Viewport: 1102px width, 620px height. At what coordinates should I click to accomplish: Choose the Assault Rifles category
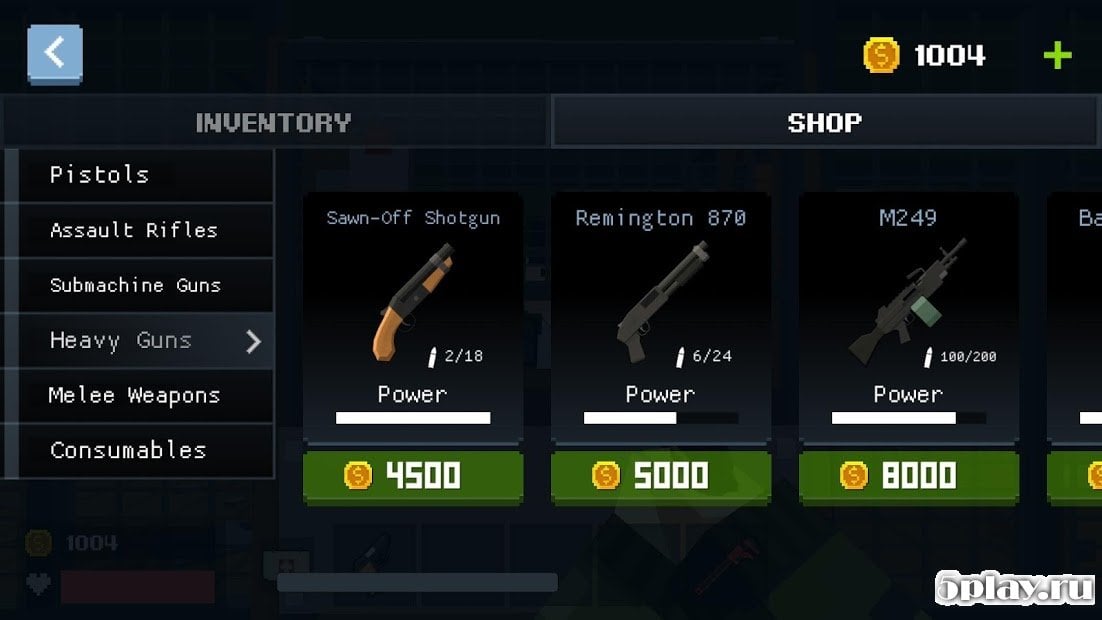pos(140,230)
